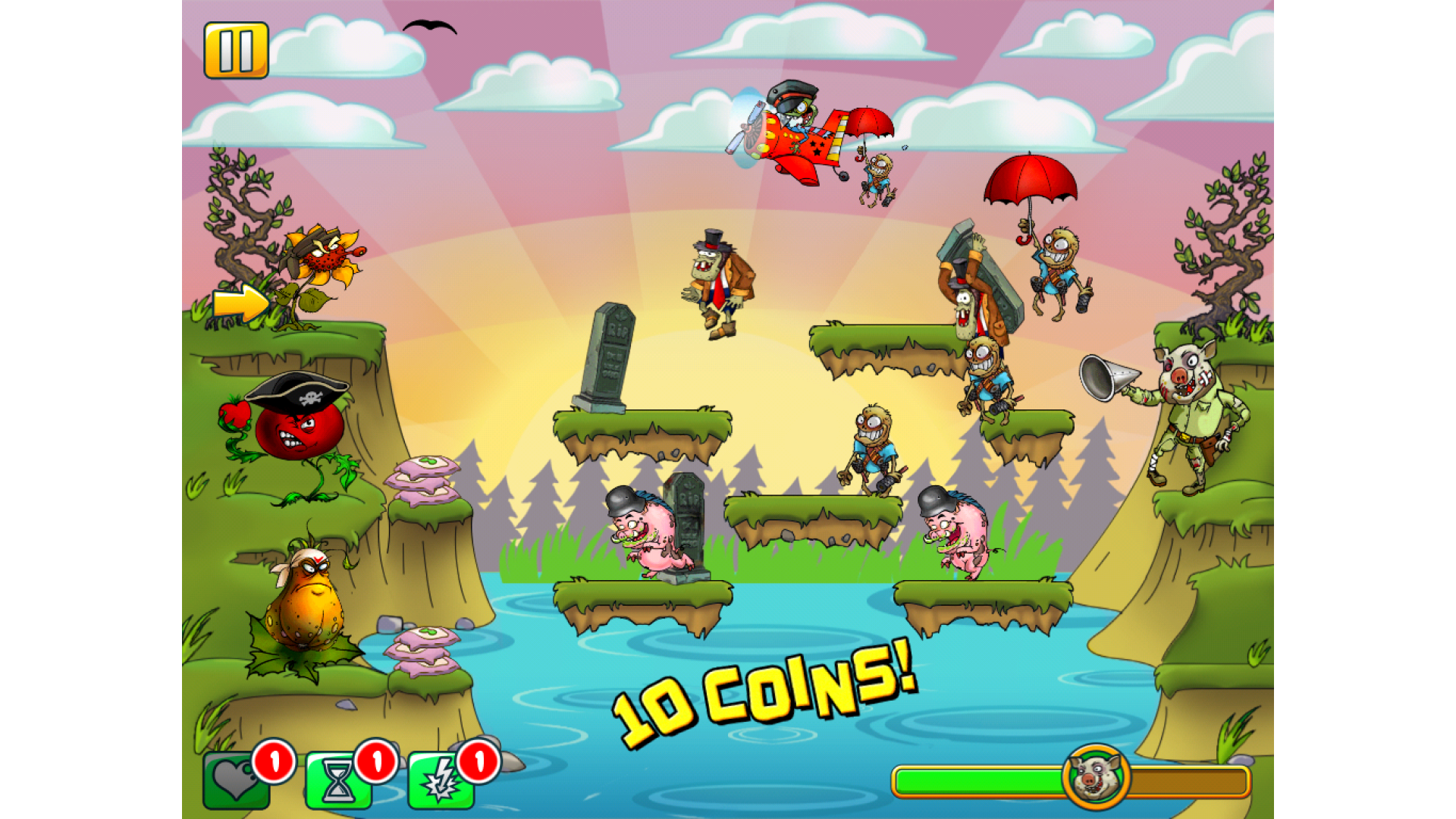The image size is (1456, 819).
Task: Use the heart power-up
Action: tap(235, 780)
